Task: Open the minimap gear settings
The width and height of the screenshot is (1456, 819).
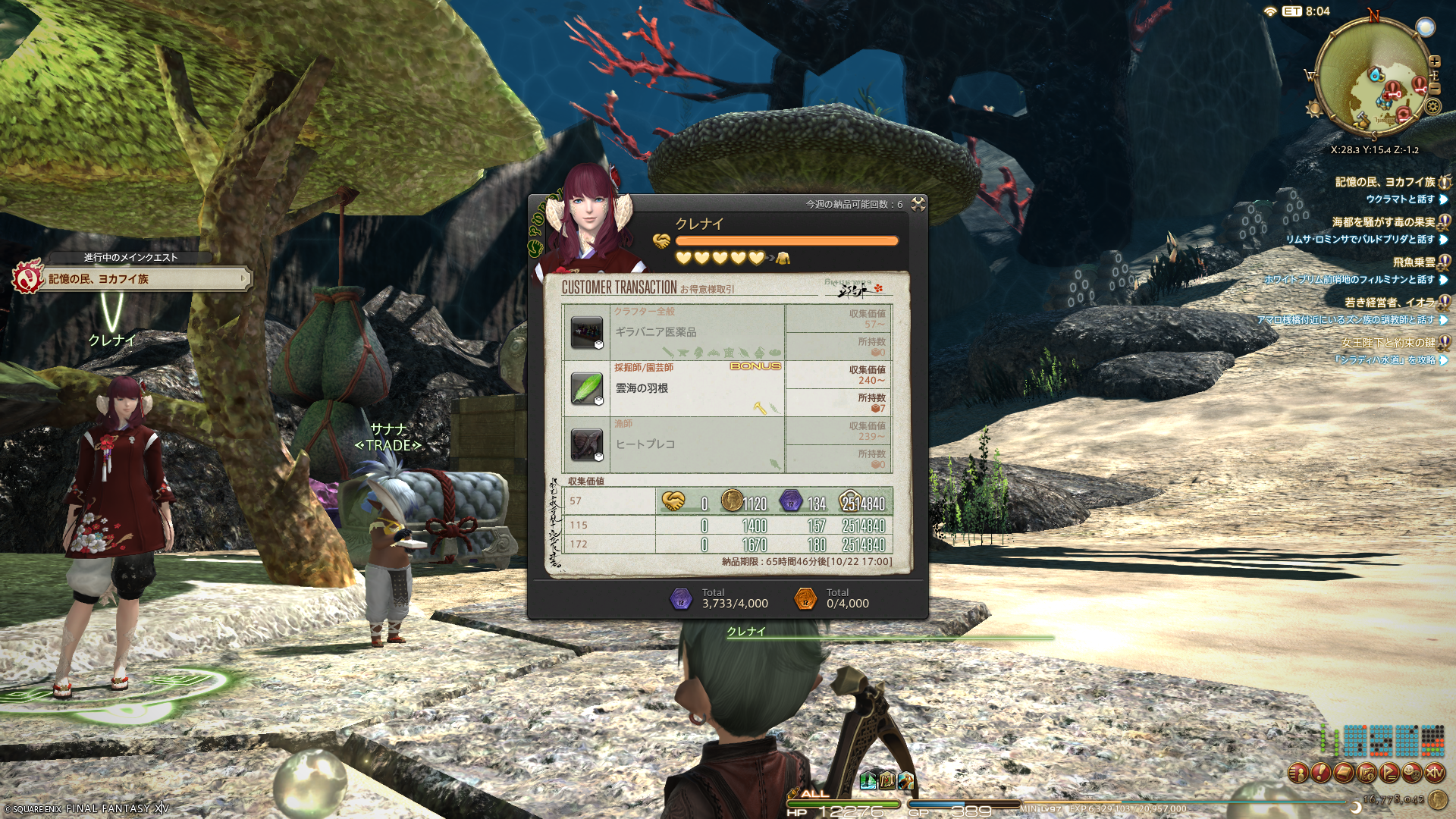Action: pyautogui.click(x=1432, y=107)
